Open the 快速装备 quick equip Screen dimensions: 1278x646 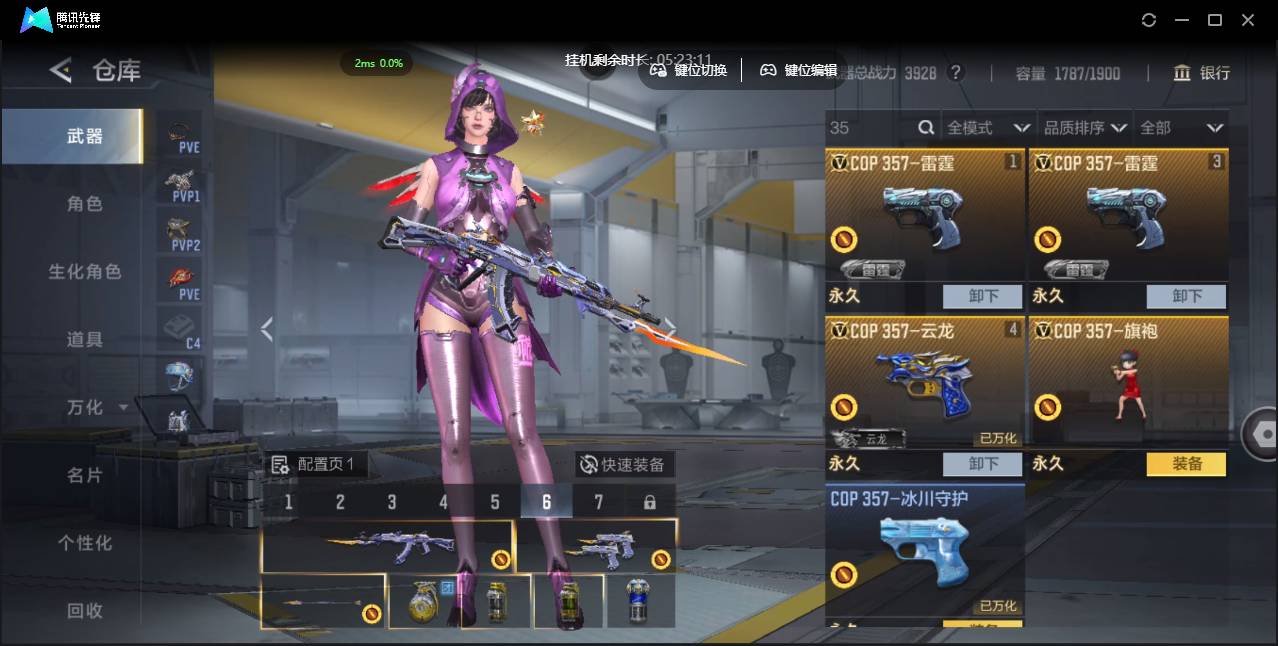(623, 464)
